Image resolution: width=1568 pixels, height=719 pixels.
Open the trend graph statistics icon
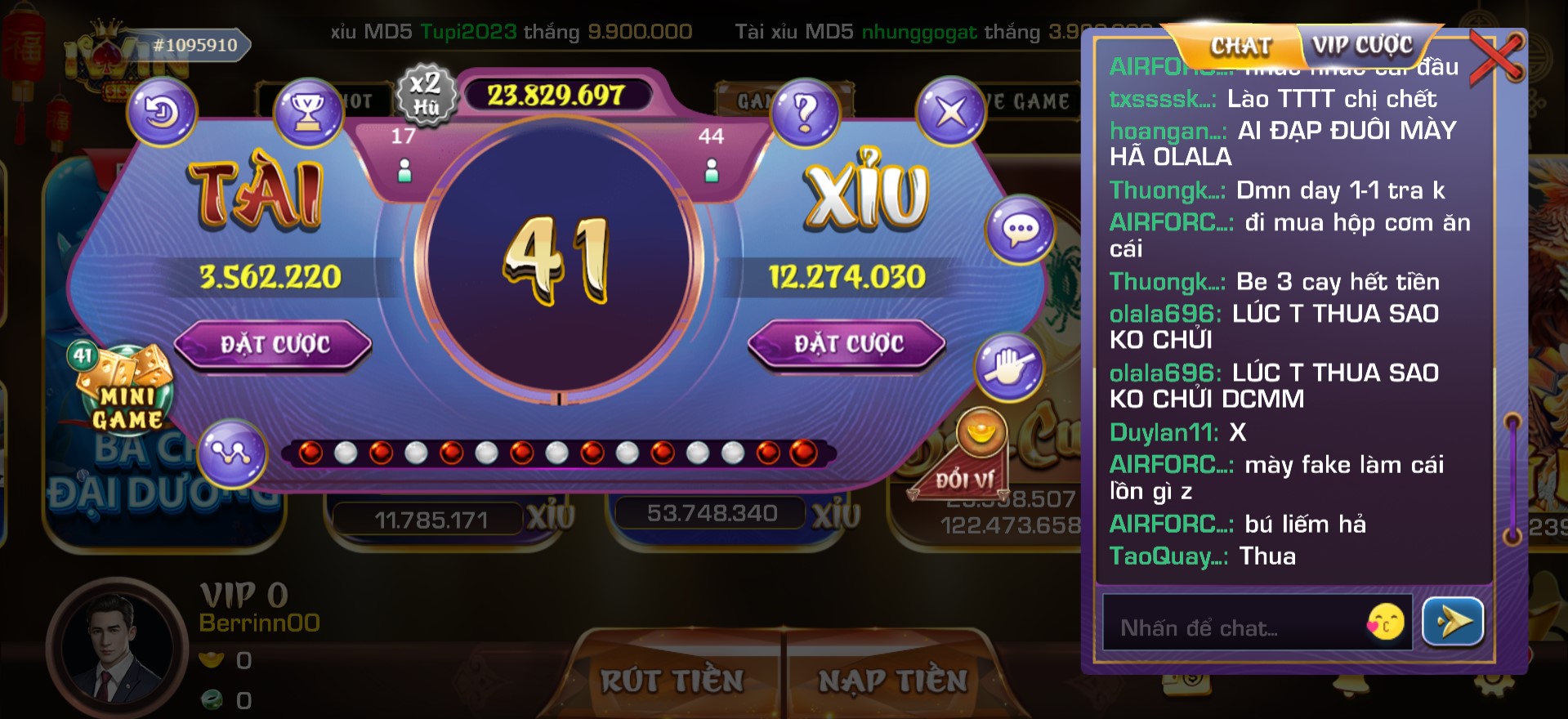tap(232, 453)
